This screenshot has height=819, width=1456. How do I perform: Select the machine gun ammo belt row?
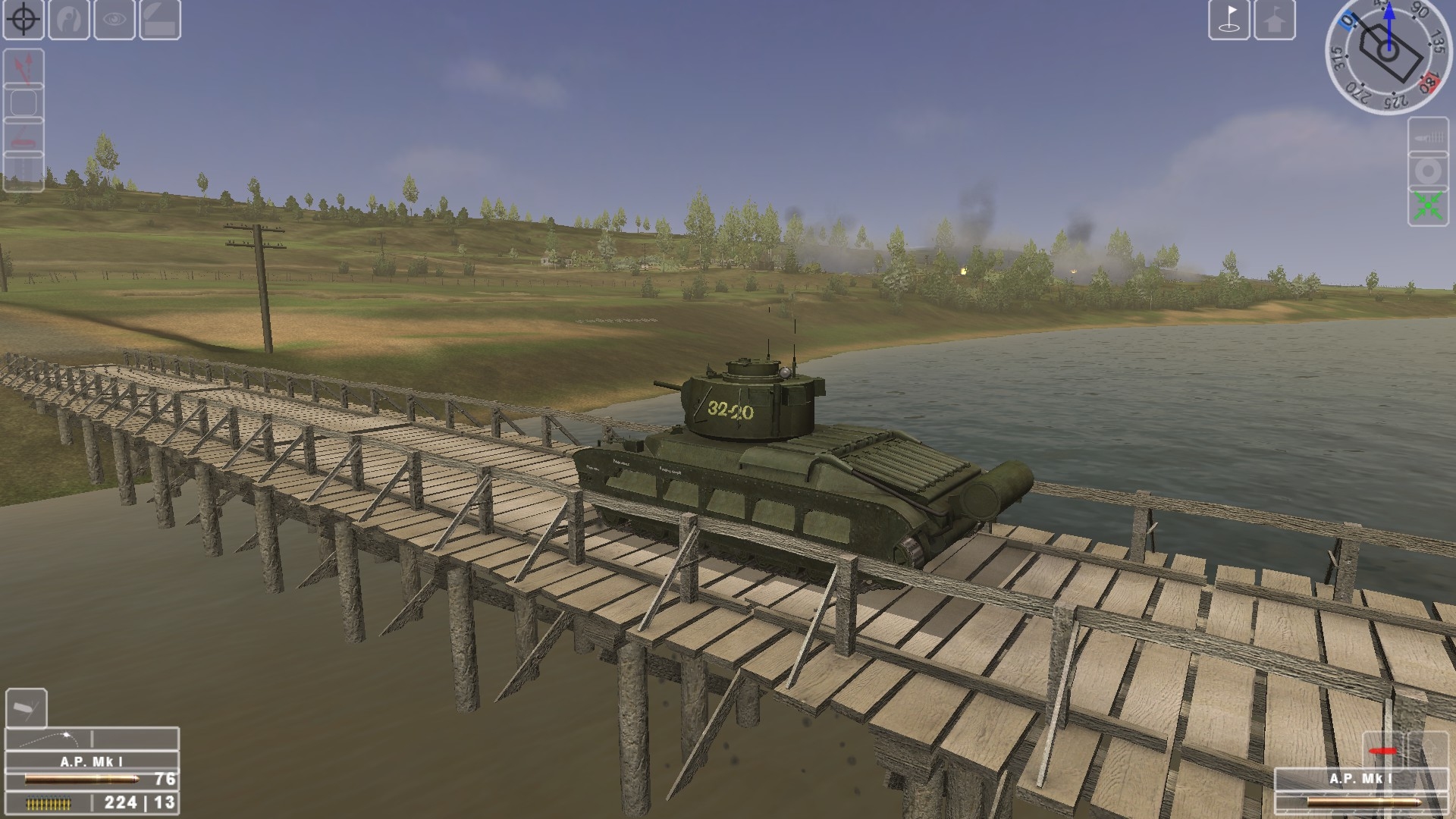(x=92, y=803)
